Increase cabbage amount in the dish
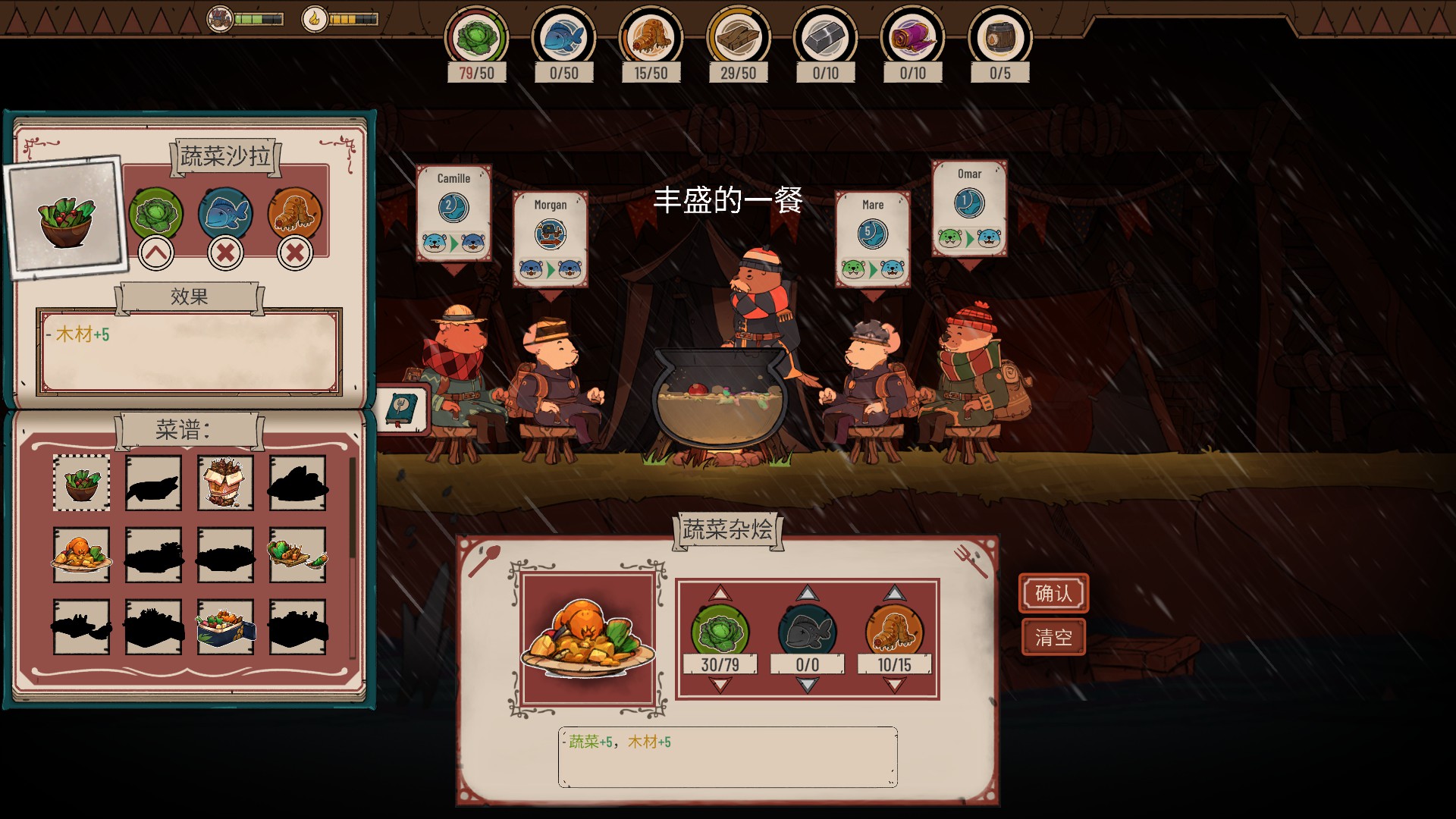 point(720,593)
